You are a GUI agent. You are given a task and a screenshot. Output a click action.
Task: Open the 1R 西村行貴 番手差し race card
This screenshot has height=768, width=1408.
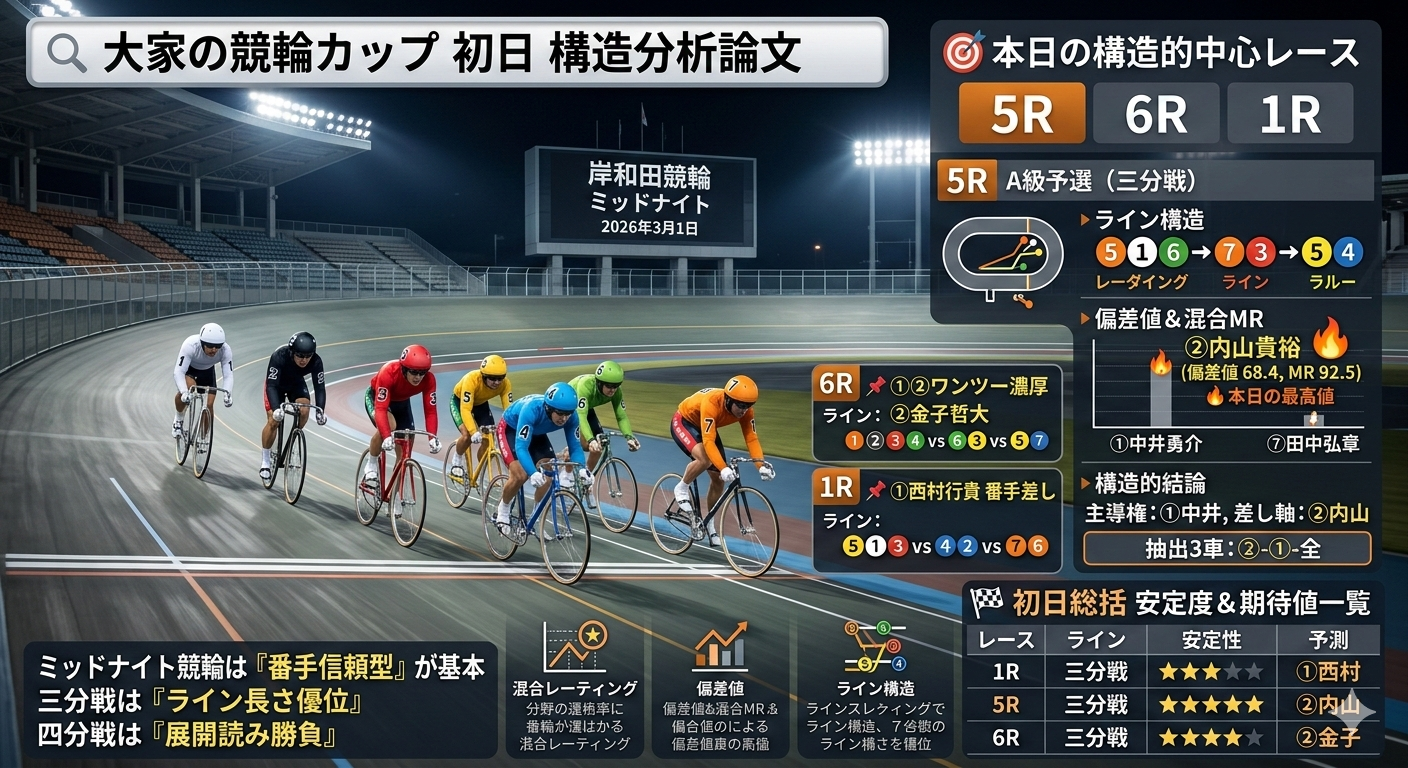point(937,518)
